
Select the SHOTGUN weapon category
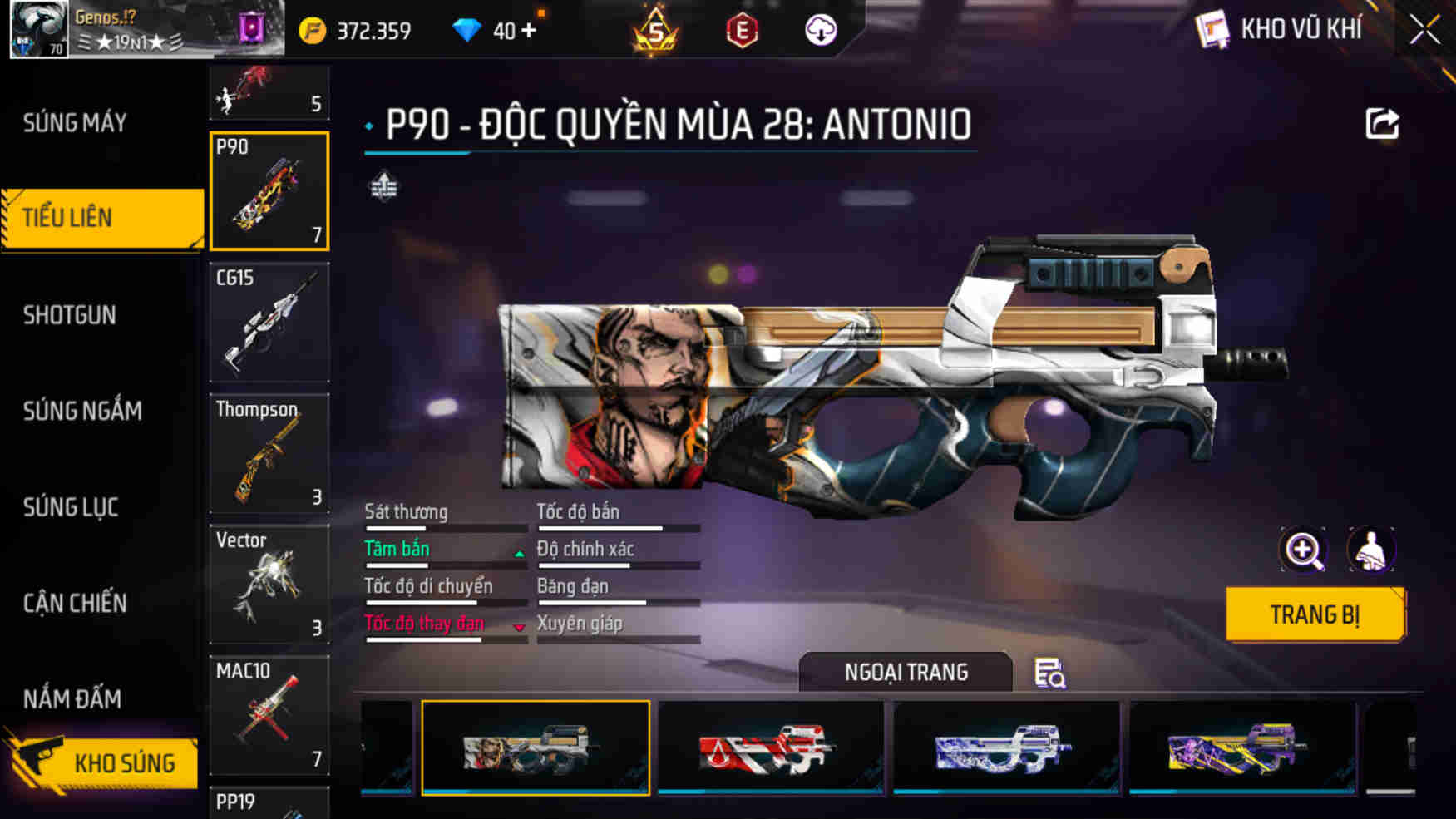(x=71, y=315)
